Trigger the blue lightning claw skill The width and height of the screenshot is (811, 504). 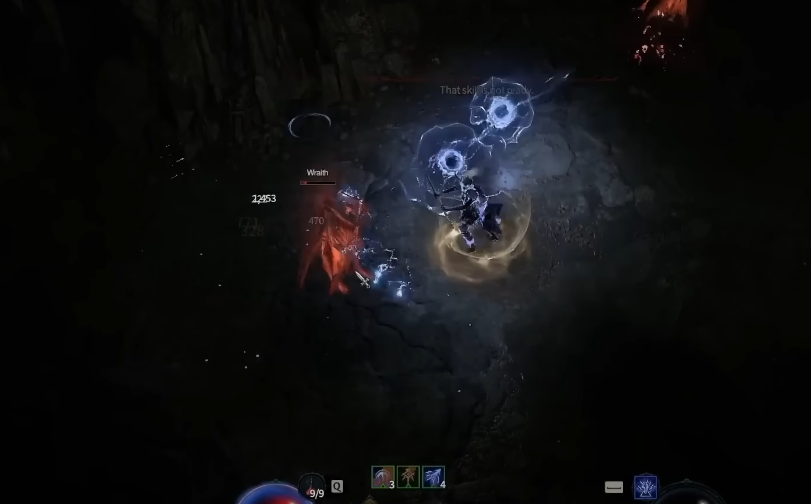[433, 478]
